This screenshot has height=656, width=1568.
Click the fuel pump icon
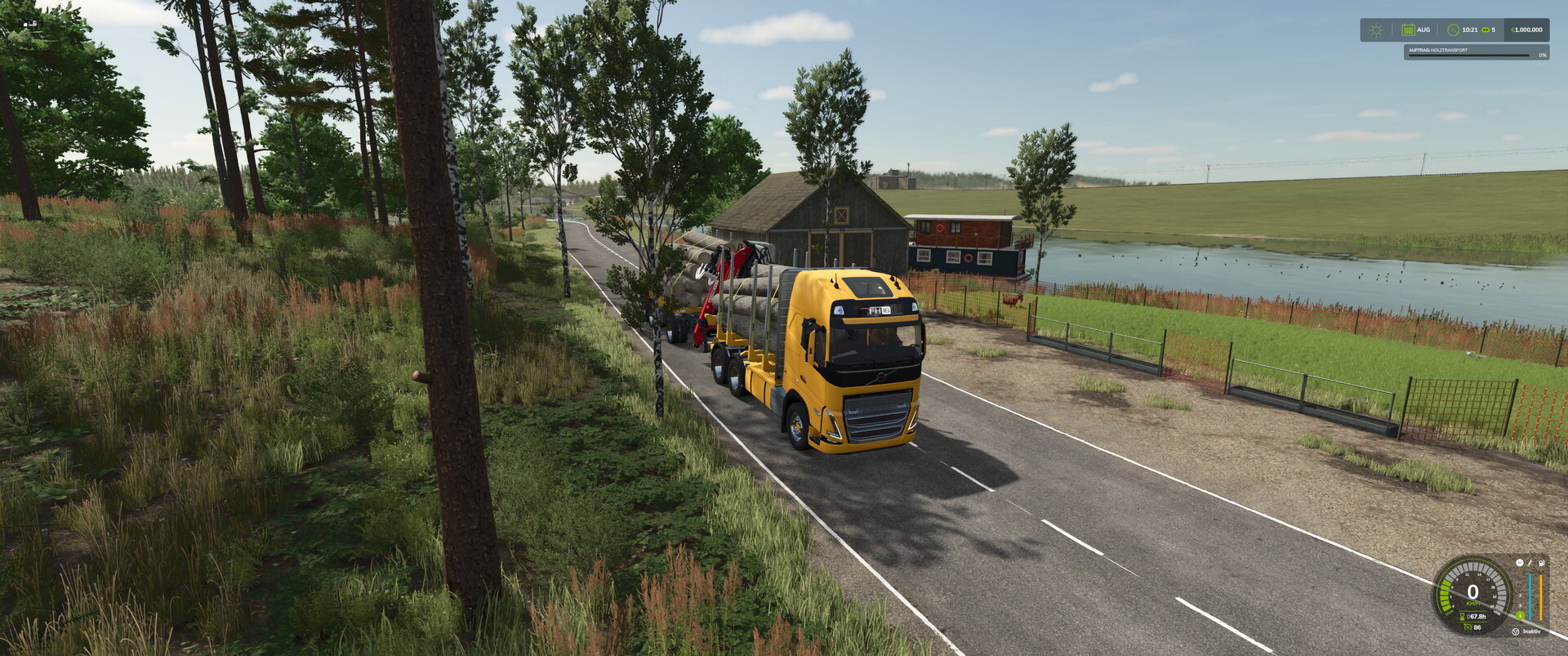point(1541,563)
